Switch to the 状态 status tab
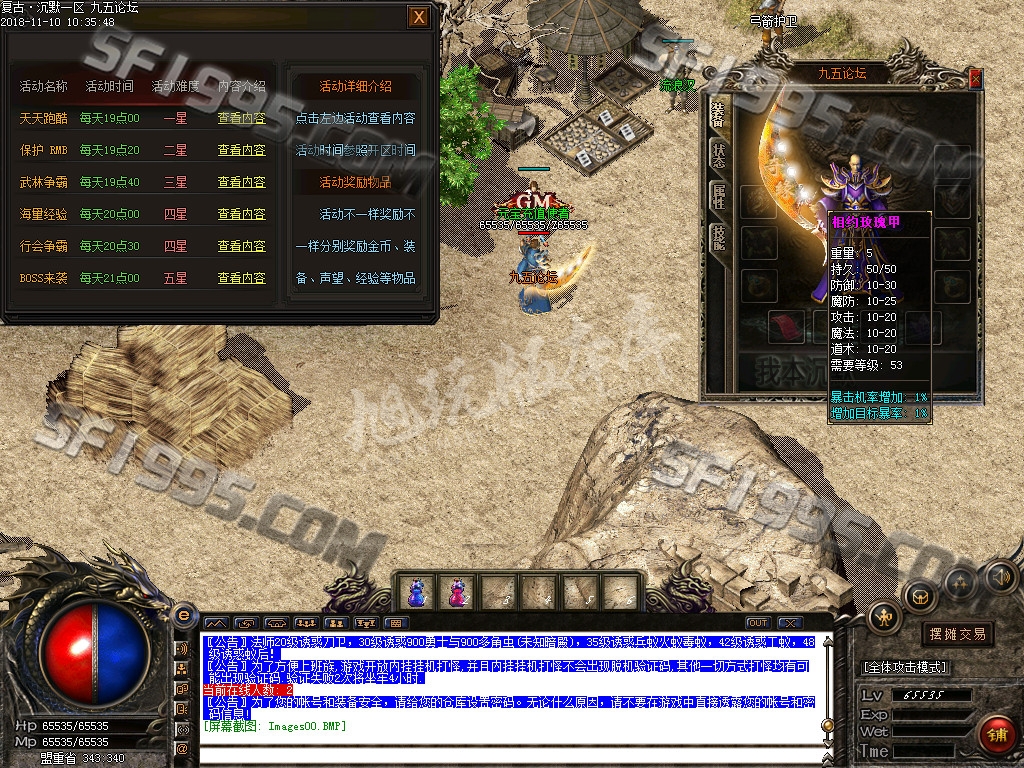 click(x=719, y=153)
